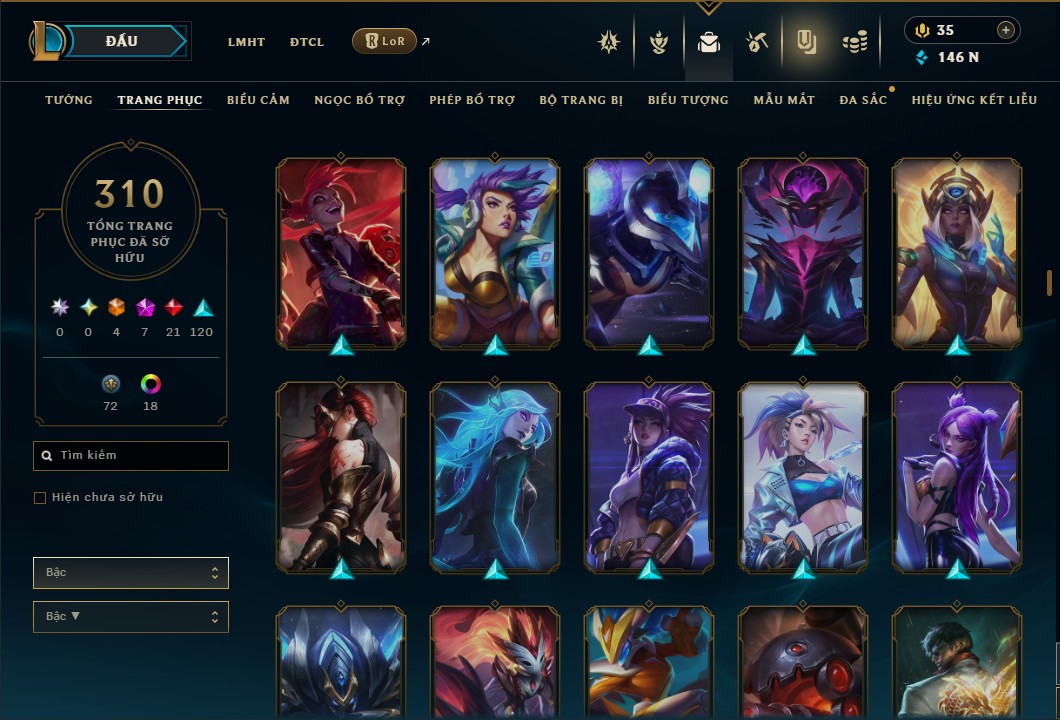Open the loot hammer icon
The width and height of the screenshot is (1060, 720).
point(756,42)
